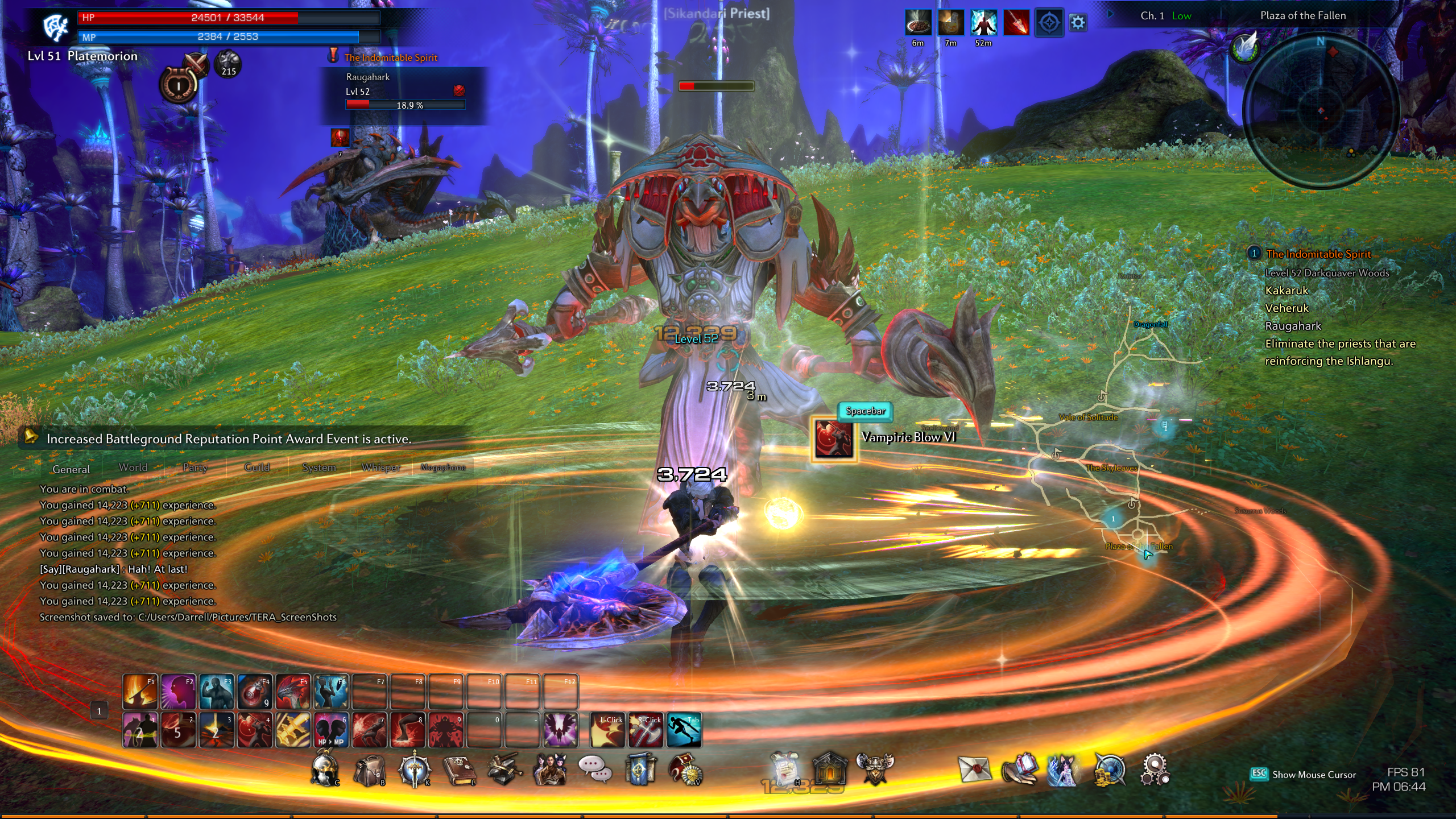The width and height of the screenshot is (1456, 819).
Task: Open the system settings gears icon
Action: 1155,770
